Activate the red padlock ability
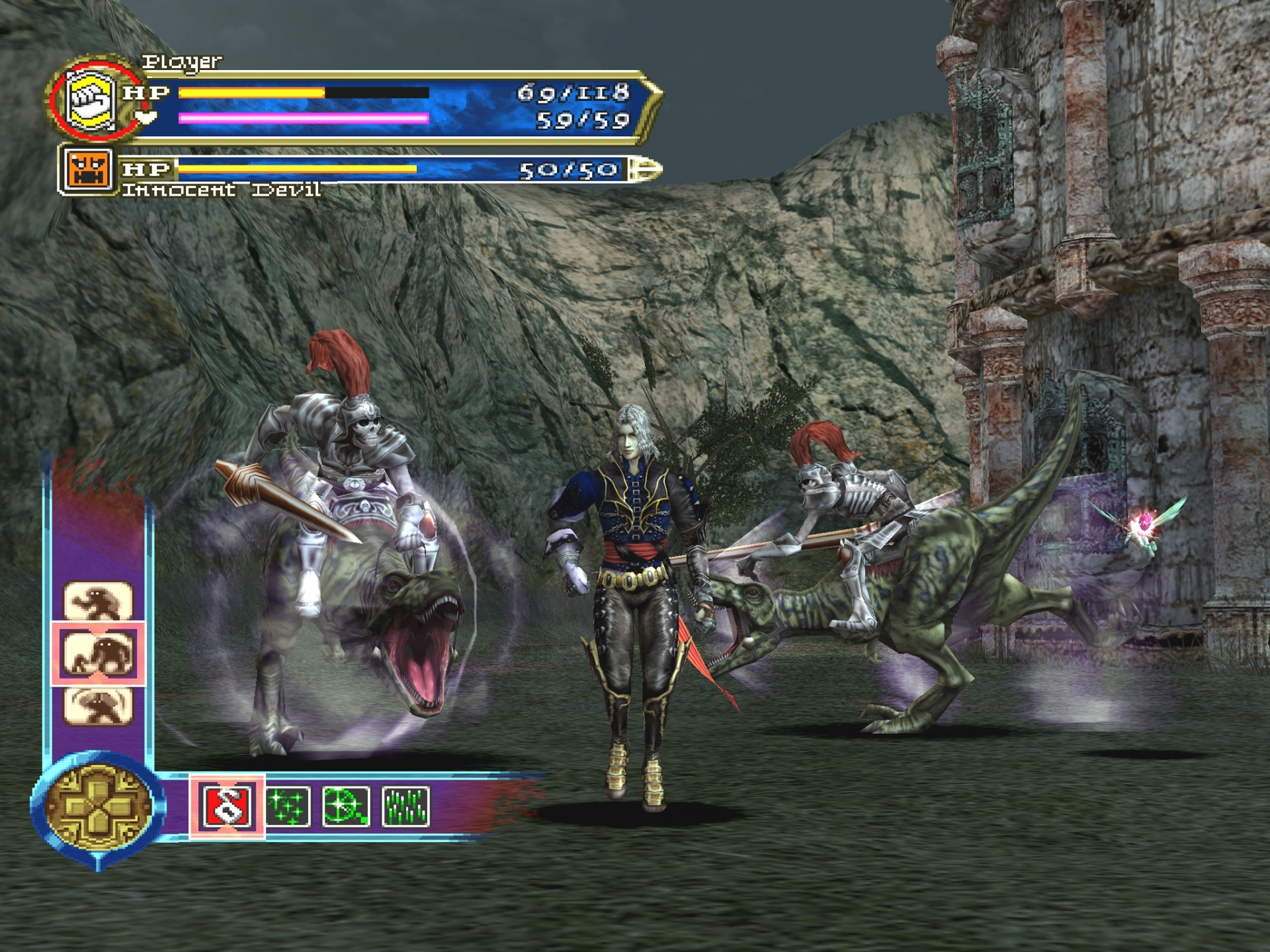1270x952 pixels. tap(227, 807)
